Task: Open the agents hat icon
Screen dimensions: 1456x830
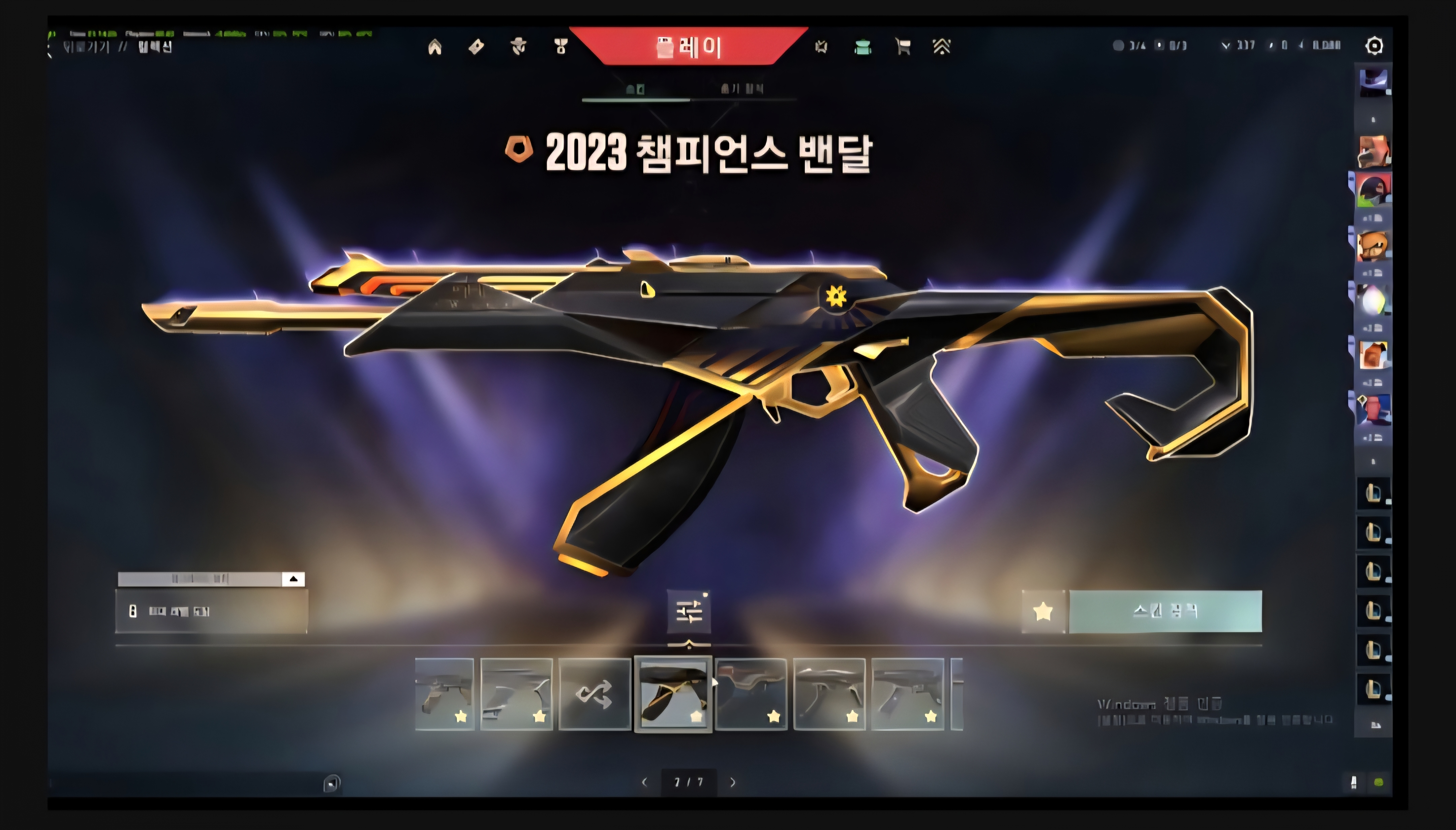Action: pos(518,47)
